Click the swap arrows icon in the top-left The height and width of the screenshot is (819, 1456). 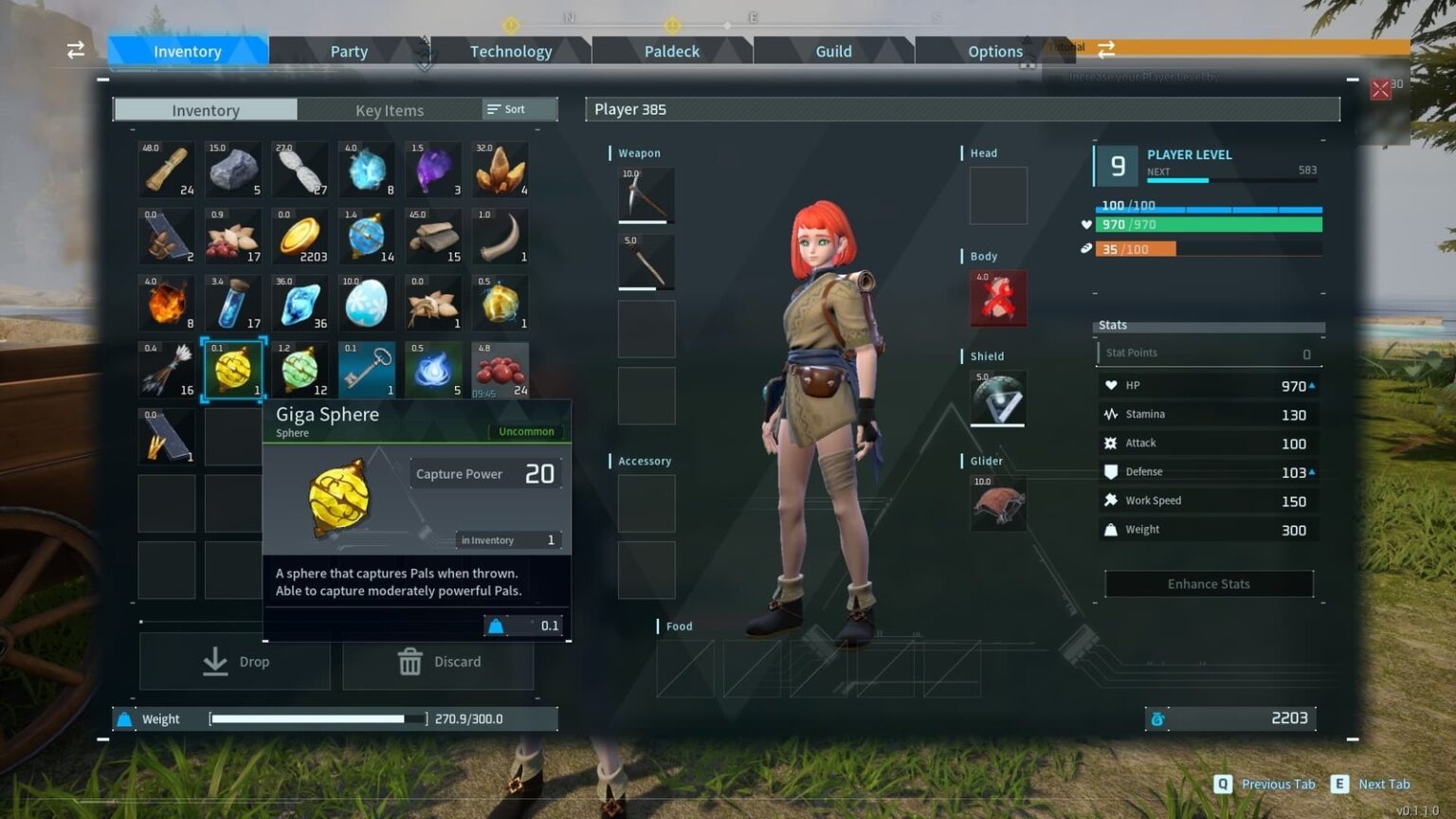point(75,50)
